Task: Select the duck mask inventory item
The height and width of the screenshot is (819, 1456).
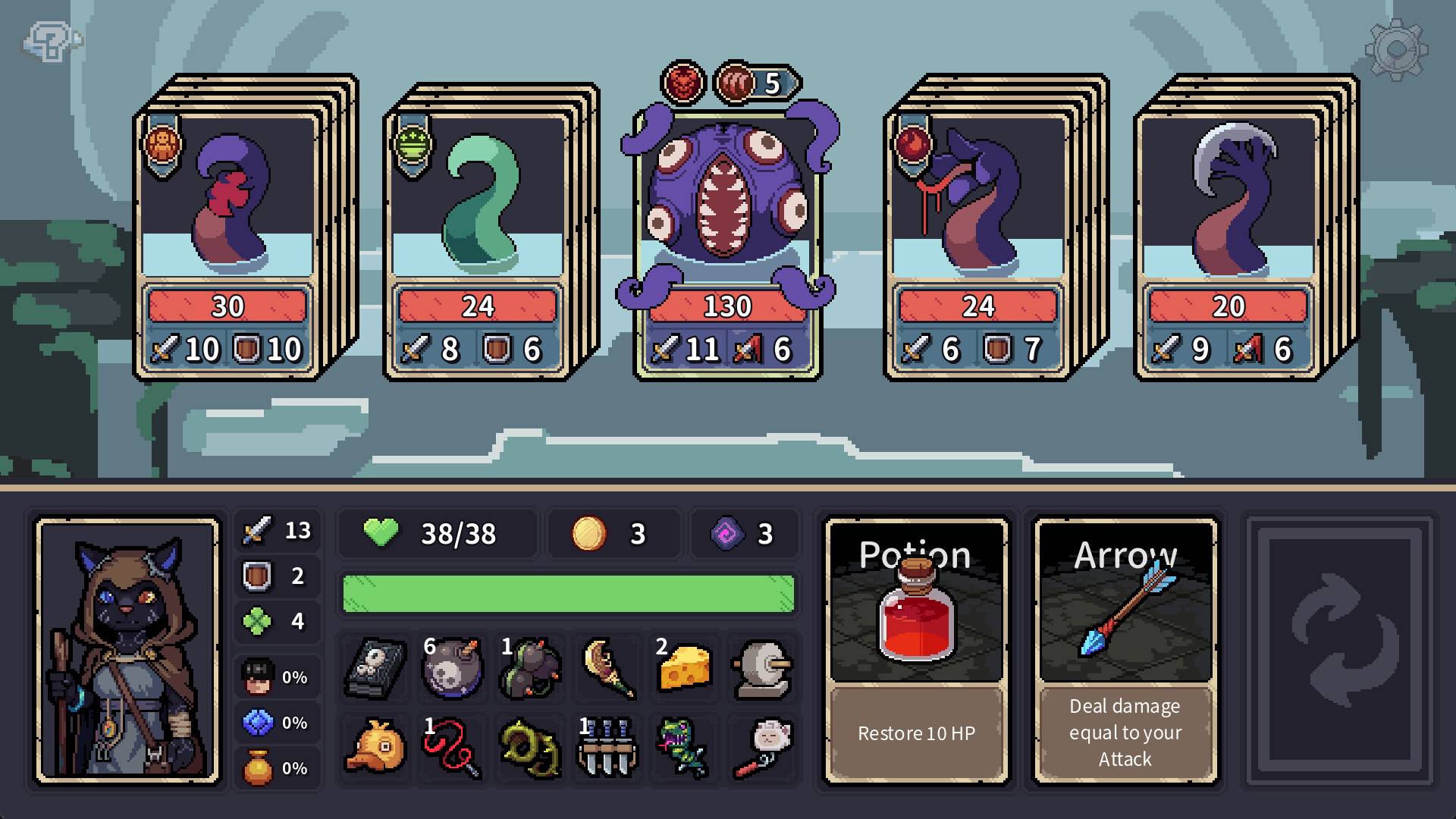Action: (x=373, y=750)
